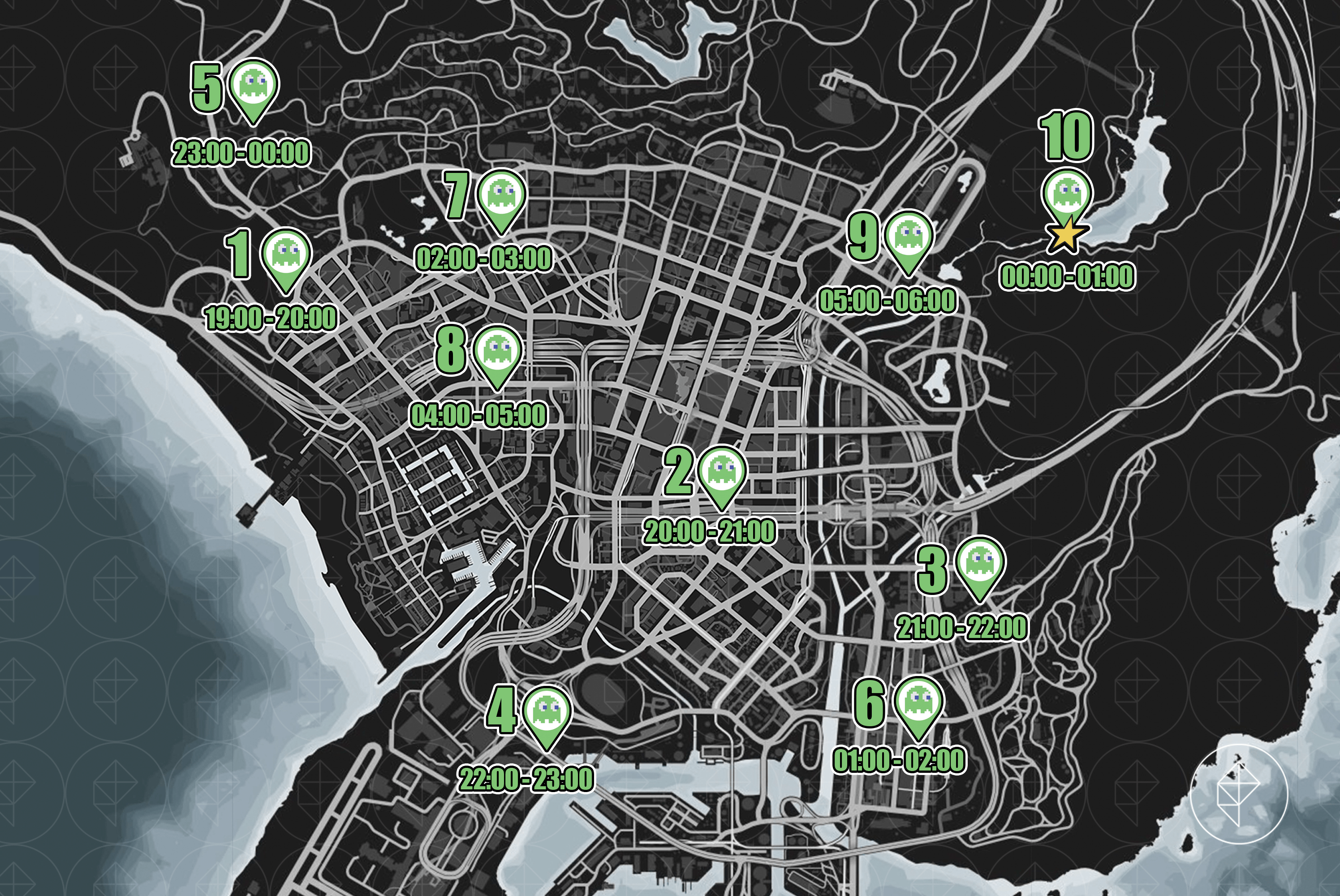Select the gold star map marker
The width and height of the screenshot is (1340, 896).
coord(1066,237)
